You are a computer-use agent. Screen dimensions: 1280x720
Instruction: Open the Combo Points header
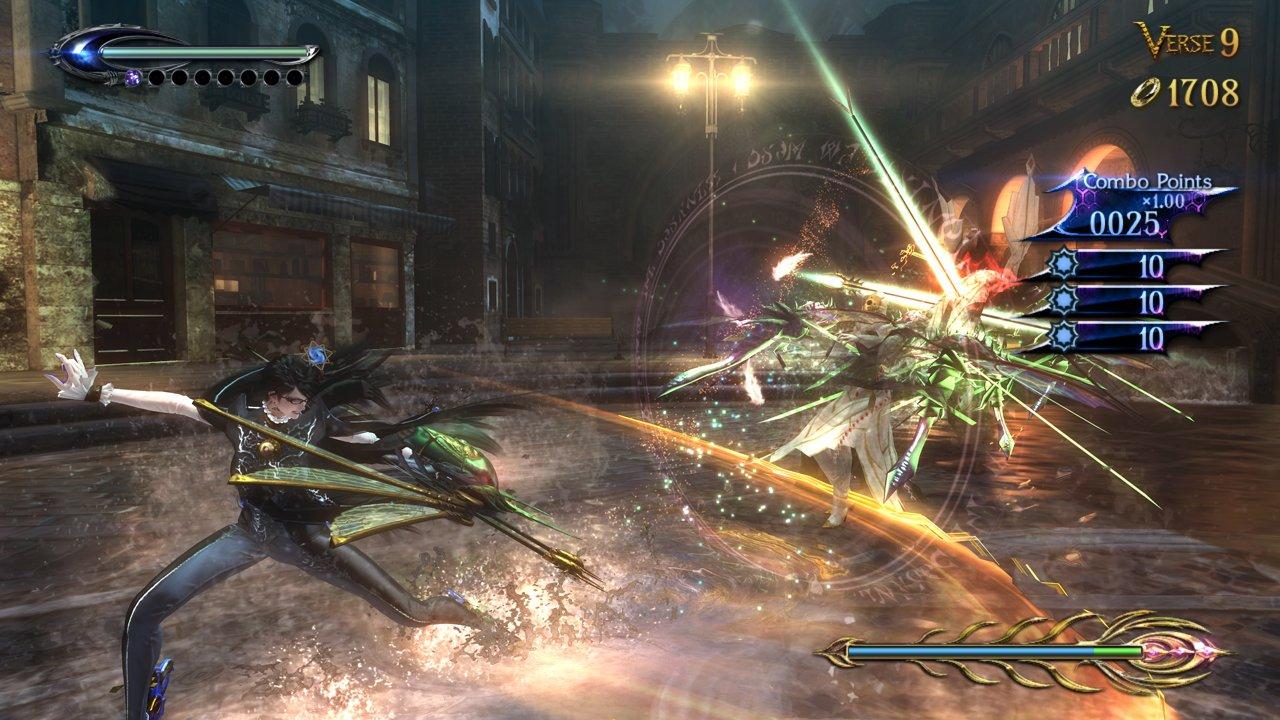click(x=1148, y=181)
